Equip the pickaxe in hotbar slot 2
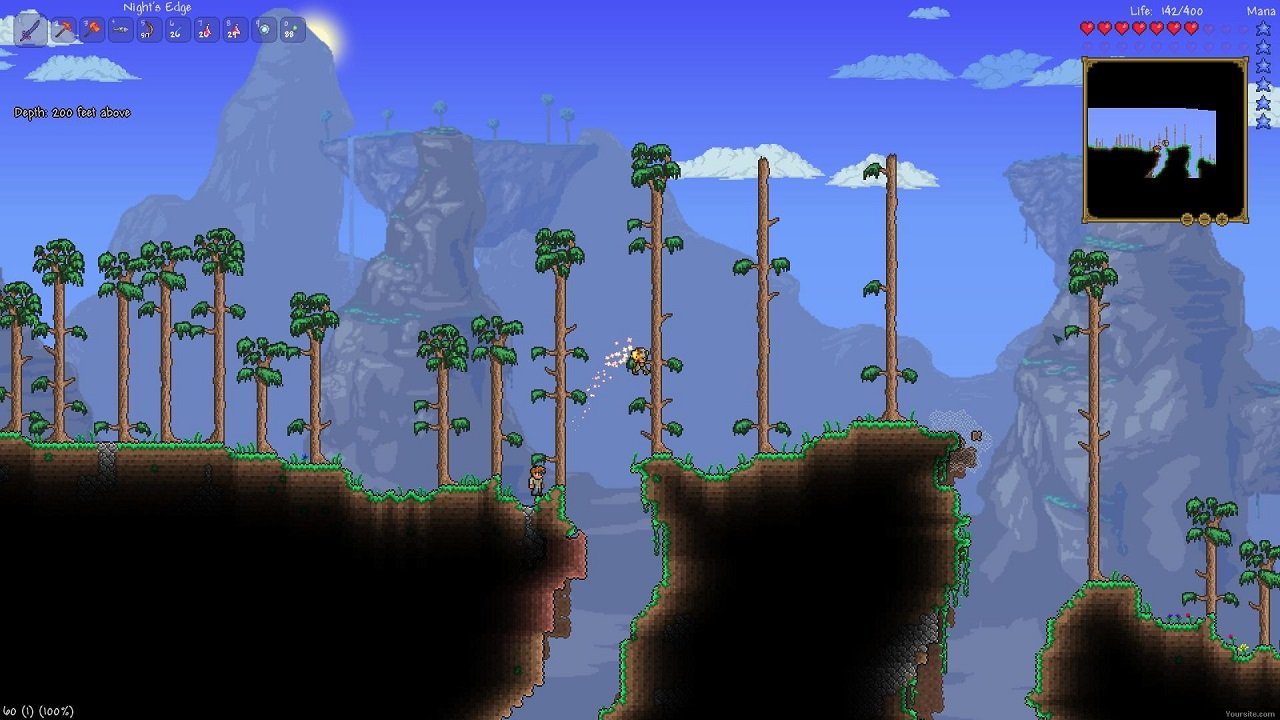 (x=64, y=29)
